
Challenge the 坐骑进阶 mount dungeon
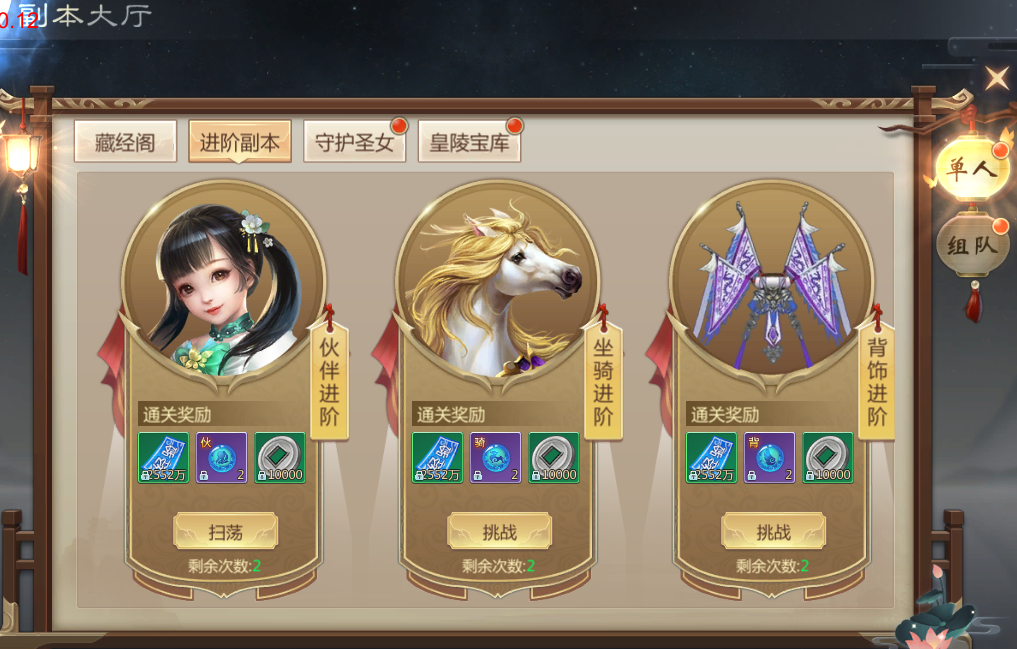tap(499, 532)
